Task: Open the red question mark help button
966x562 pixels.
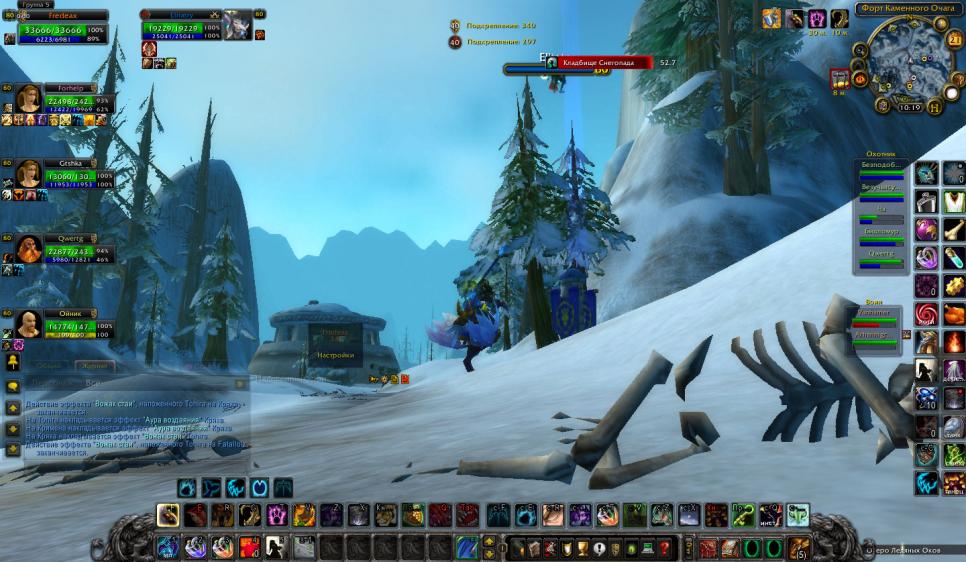Action: (x=663, y=547)
